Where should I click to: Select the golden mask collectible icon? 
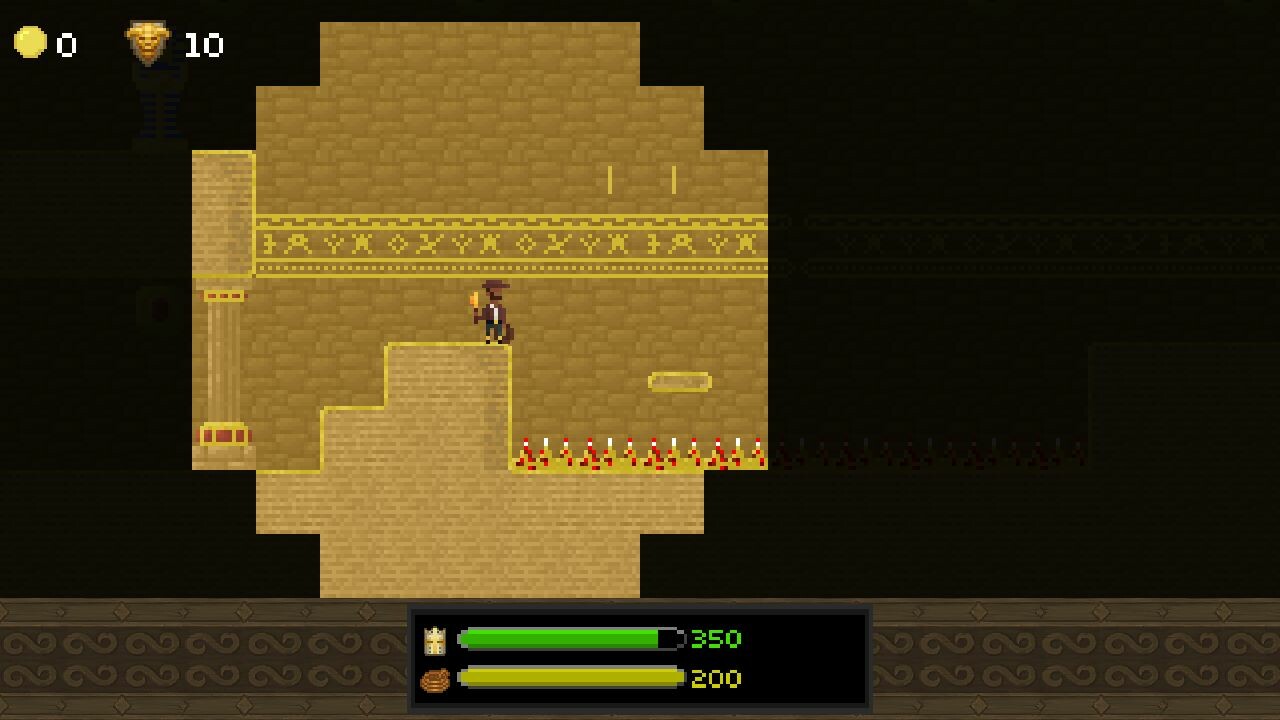(150, 44)
